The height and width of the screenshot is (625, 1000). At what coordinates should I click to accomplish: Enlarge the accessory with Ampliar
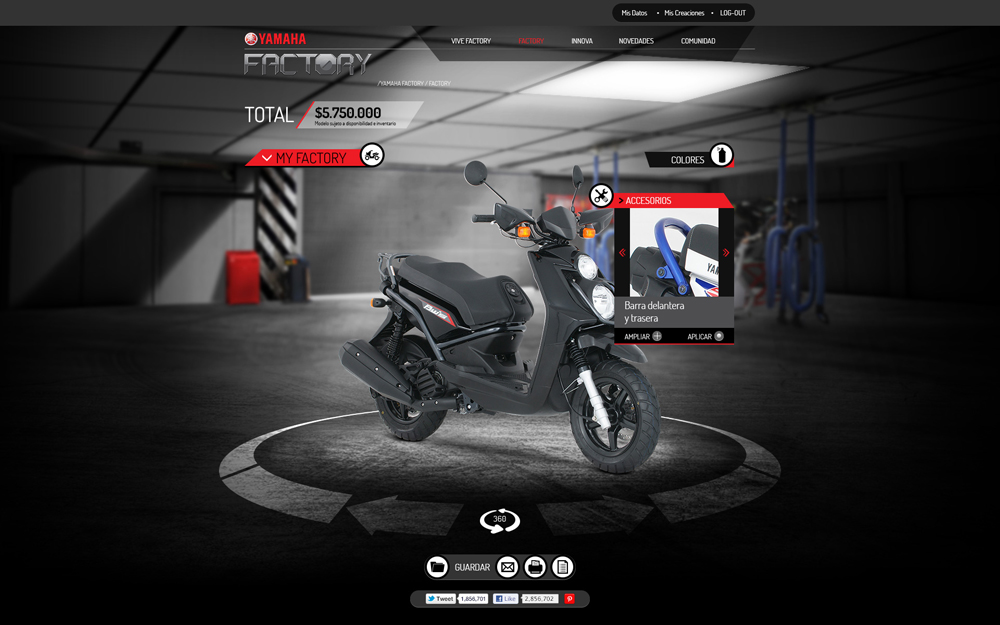(x=643, y=336)
